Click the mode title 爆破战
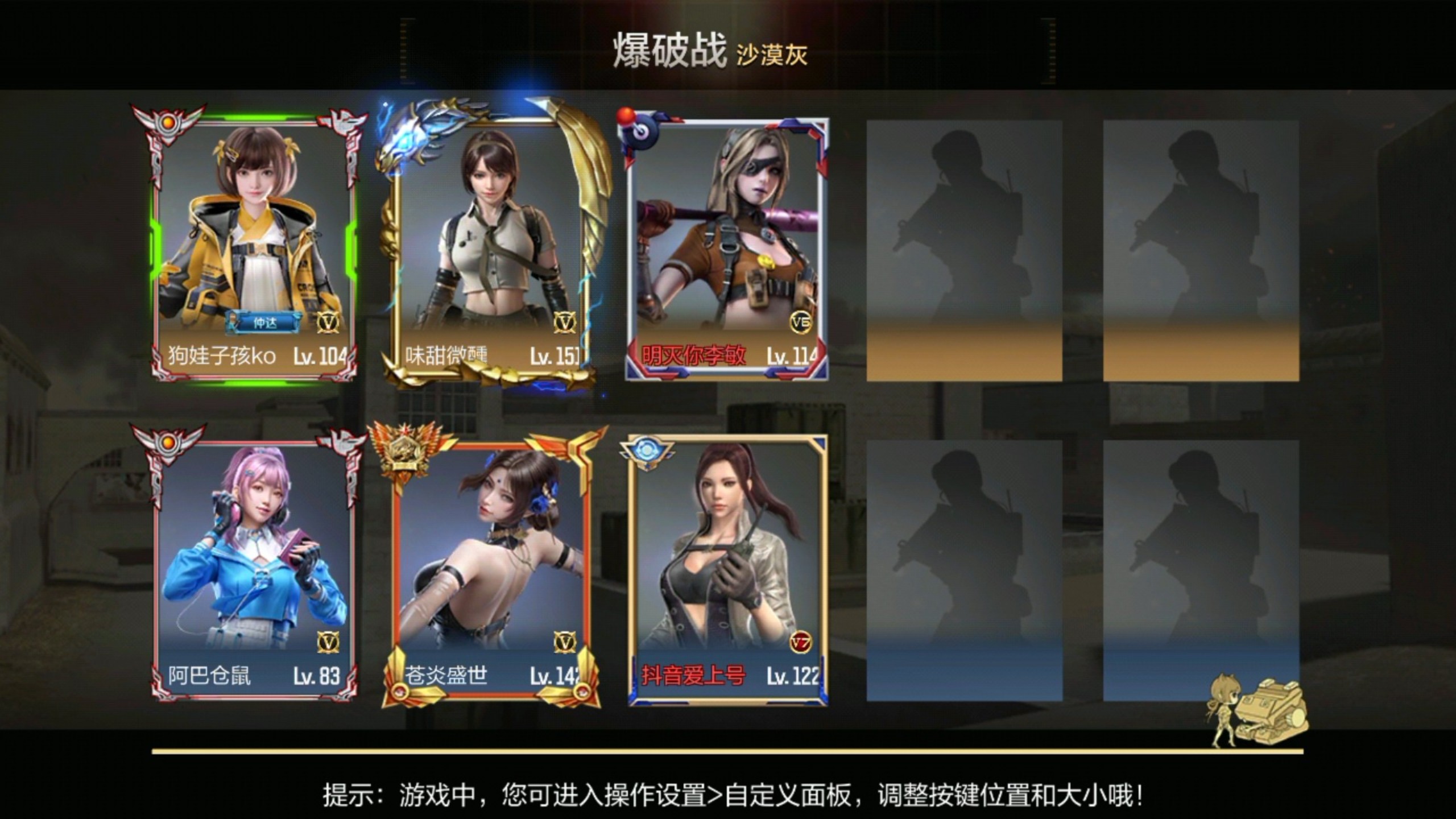Image resolution: width=1456 pixels, height=819 pixels. click(x=669, y=51)
